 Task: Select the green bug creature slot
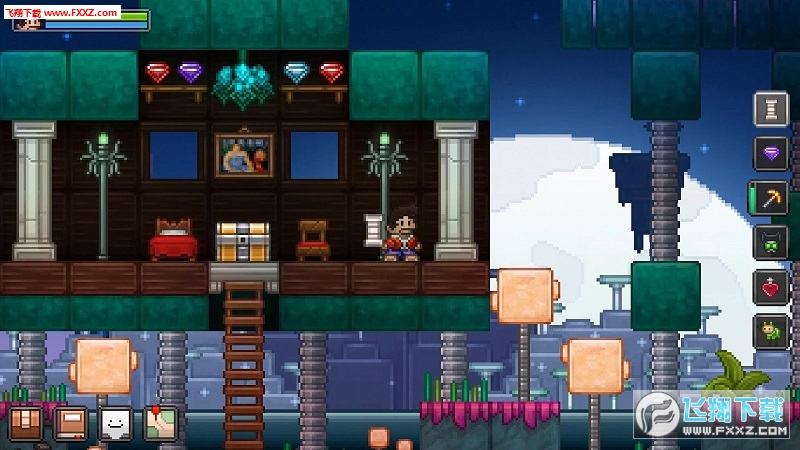770,331
